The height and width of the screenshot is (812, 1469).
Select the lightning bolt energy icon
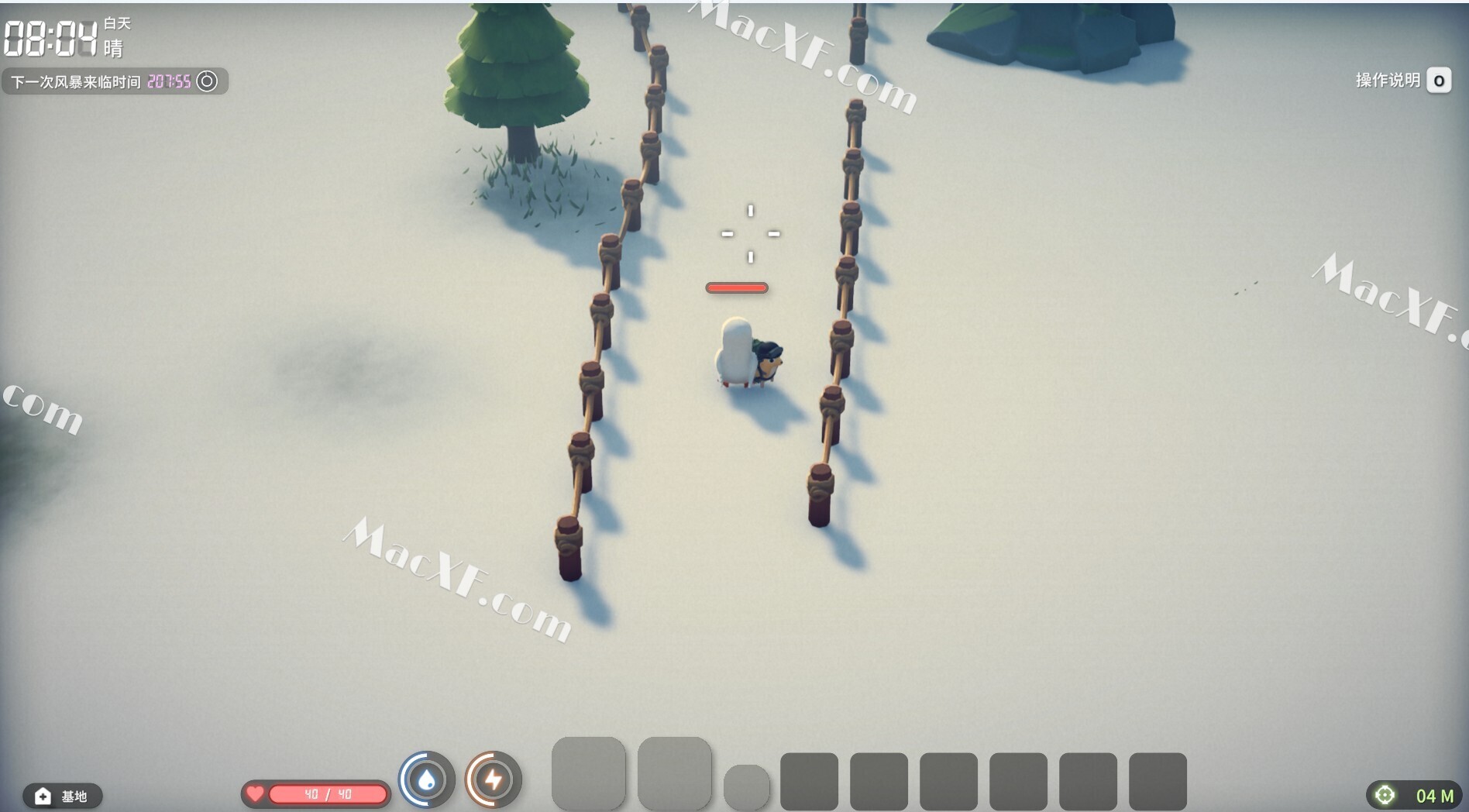(x=494, y=779)
